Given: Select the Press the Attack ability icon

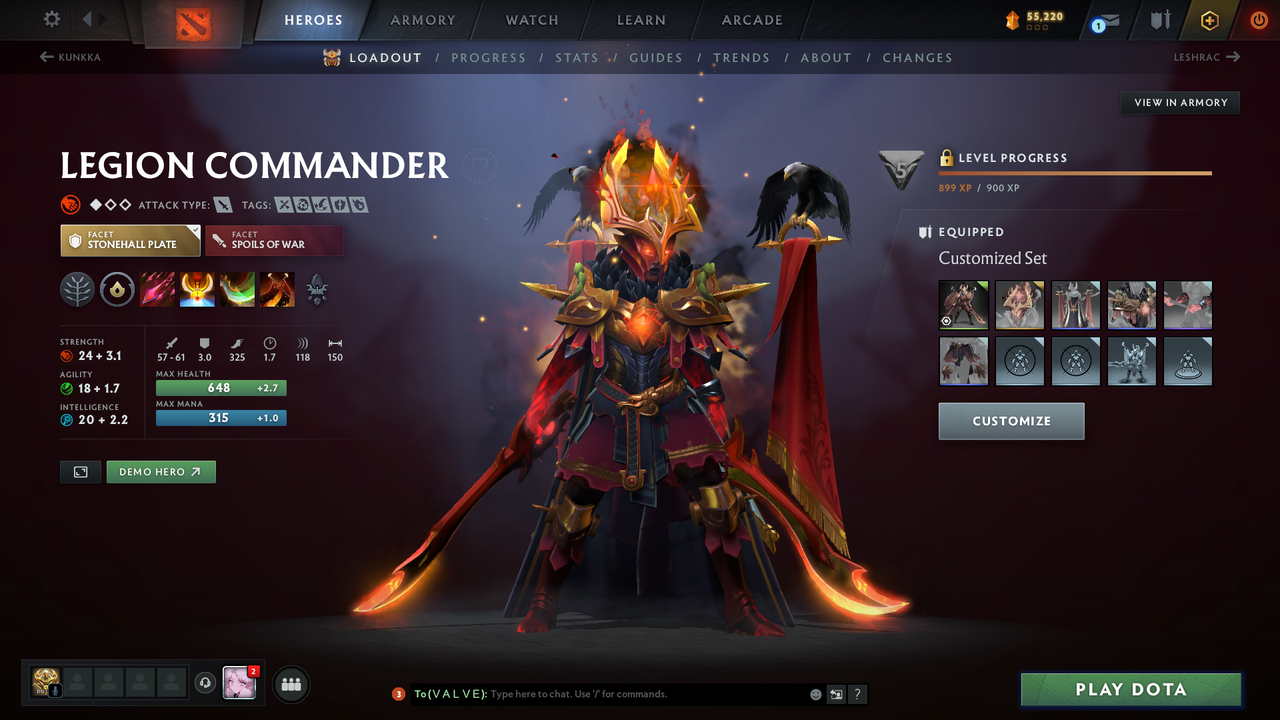Looking at the screenshot, I should [197, 289].
